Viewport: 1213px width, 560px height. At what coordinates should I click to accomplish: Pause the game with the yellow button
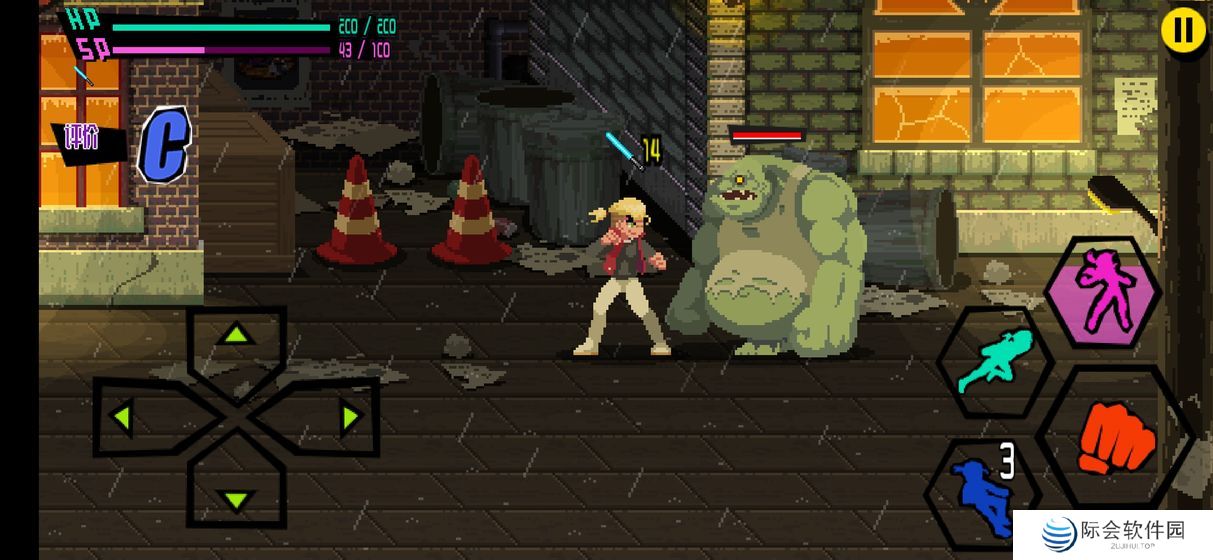click(1183, 30)
